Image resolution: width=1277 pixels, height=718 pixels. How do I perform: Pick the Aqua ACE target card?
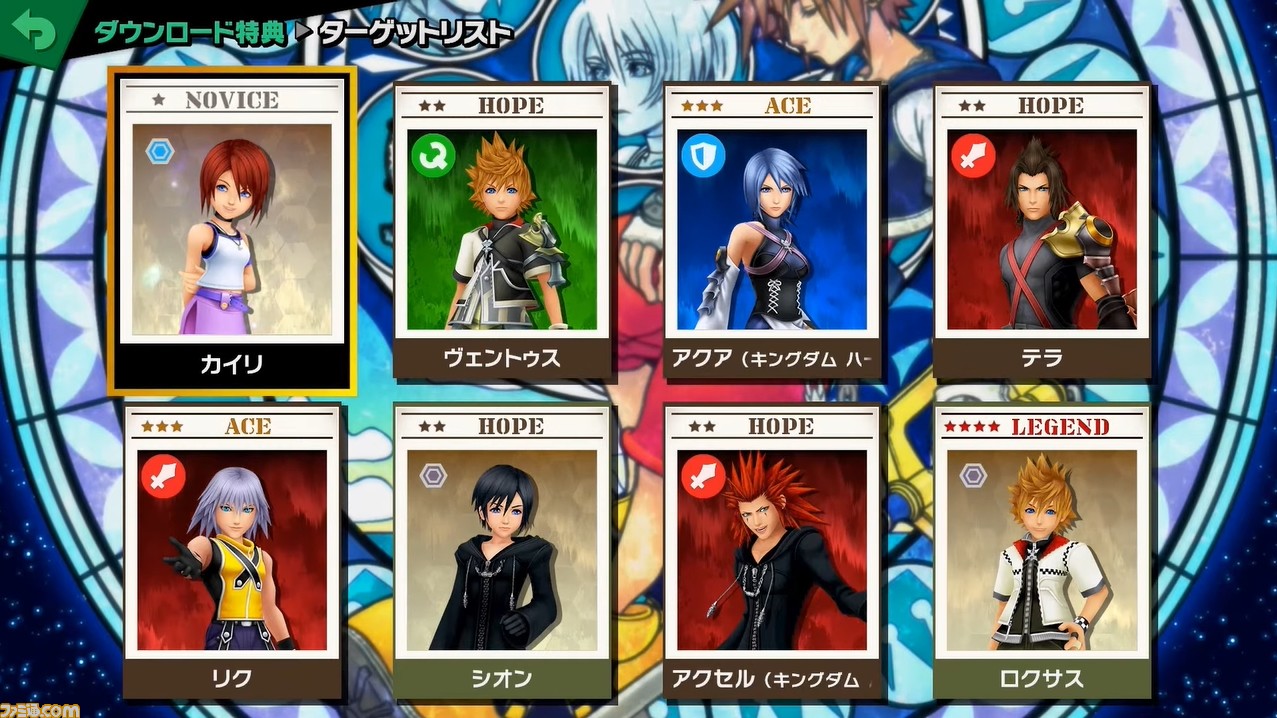772,231
